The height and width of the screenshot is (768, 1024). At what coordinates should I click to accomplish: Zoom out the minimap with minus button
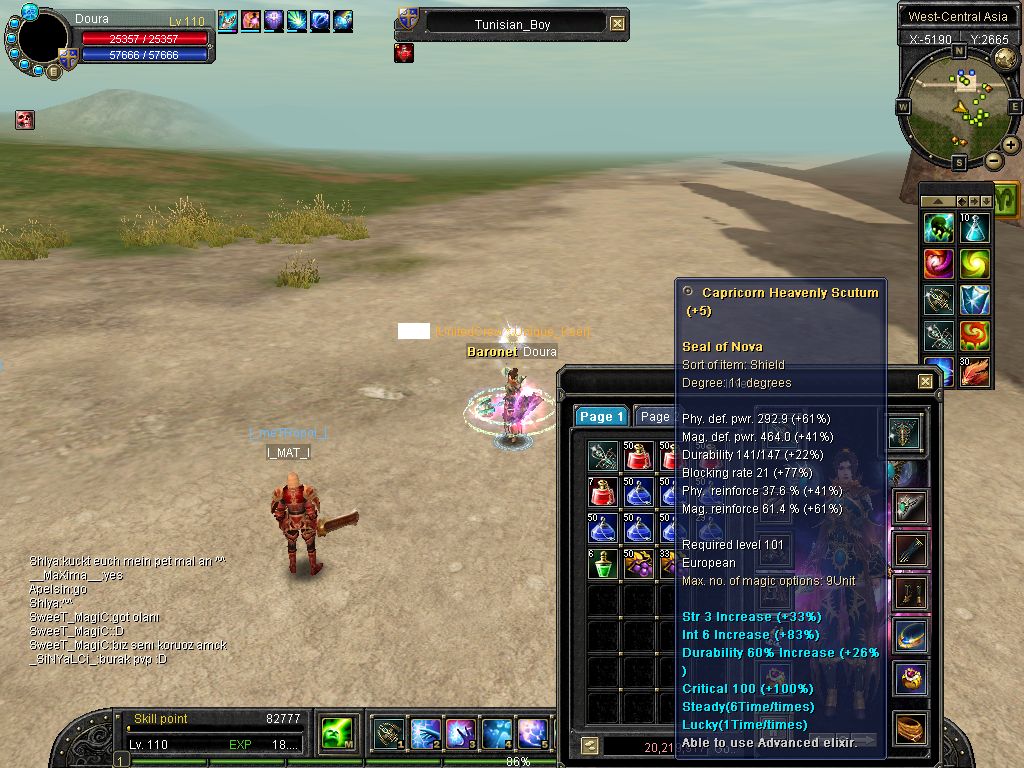pyautogui.click(x=993, y=160)
